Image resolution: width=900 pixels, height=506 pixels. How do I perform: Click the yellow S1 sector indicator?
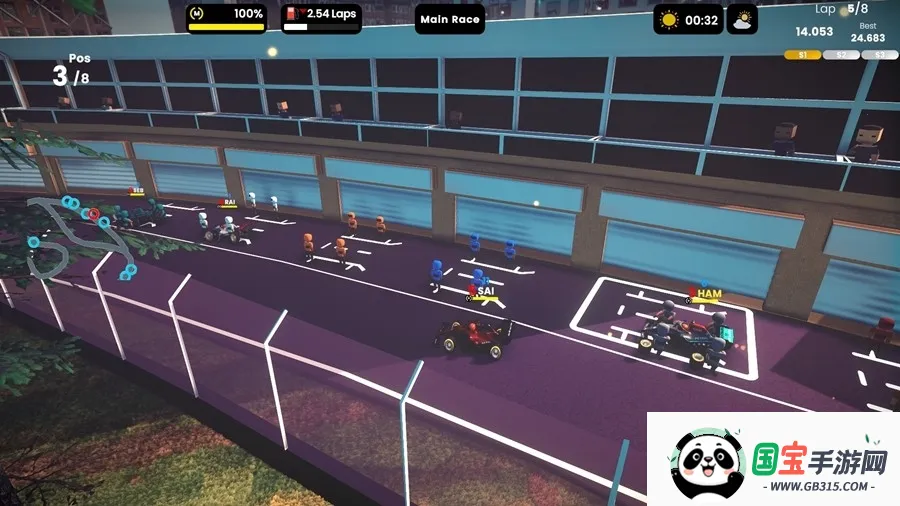801,55
